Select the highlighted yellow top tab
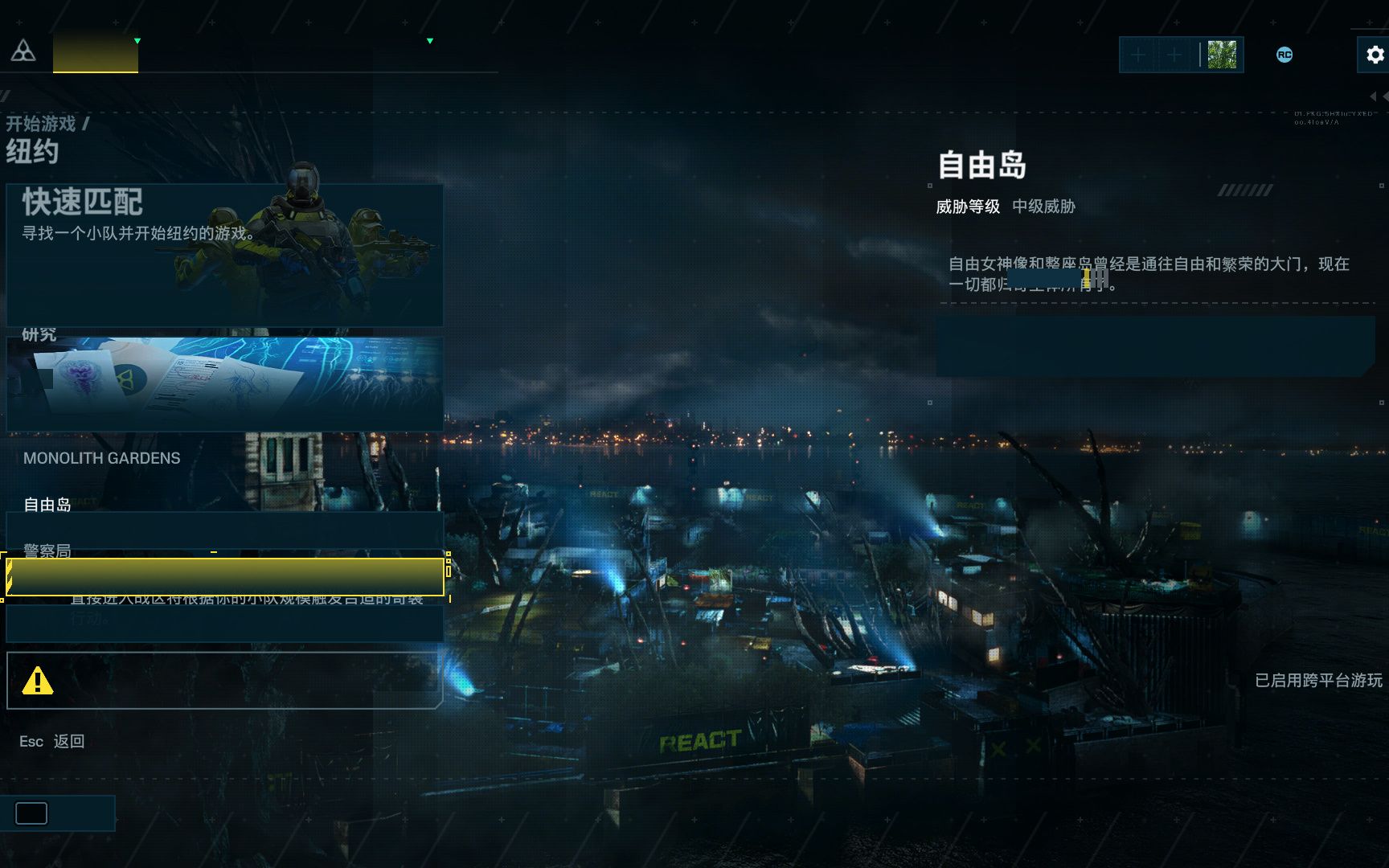 96,53
